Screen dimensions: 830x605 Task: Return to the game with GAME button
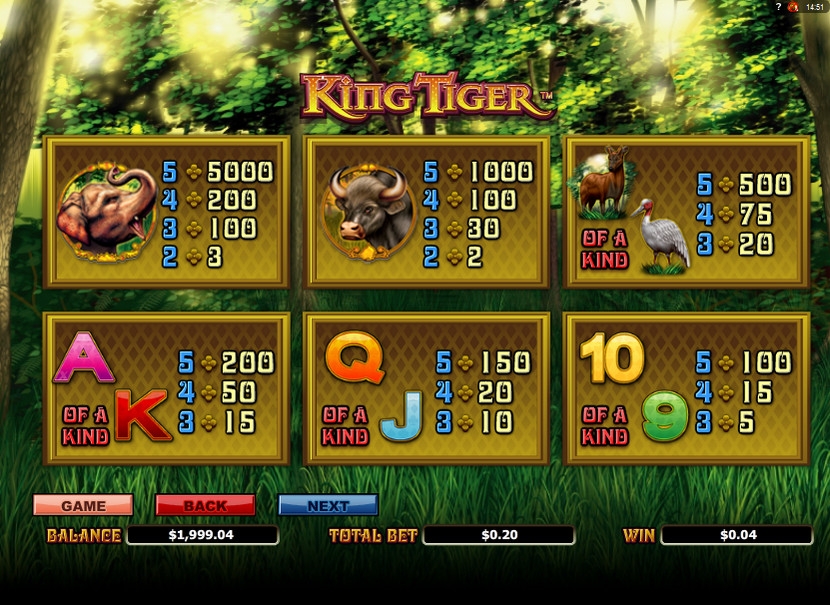pyautogui.click(x=83, y=505)
